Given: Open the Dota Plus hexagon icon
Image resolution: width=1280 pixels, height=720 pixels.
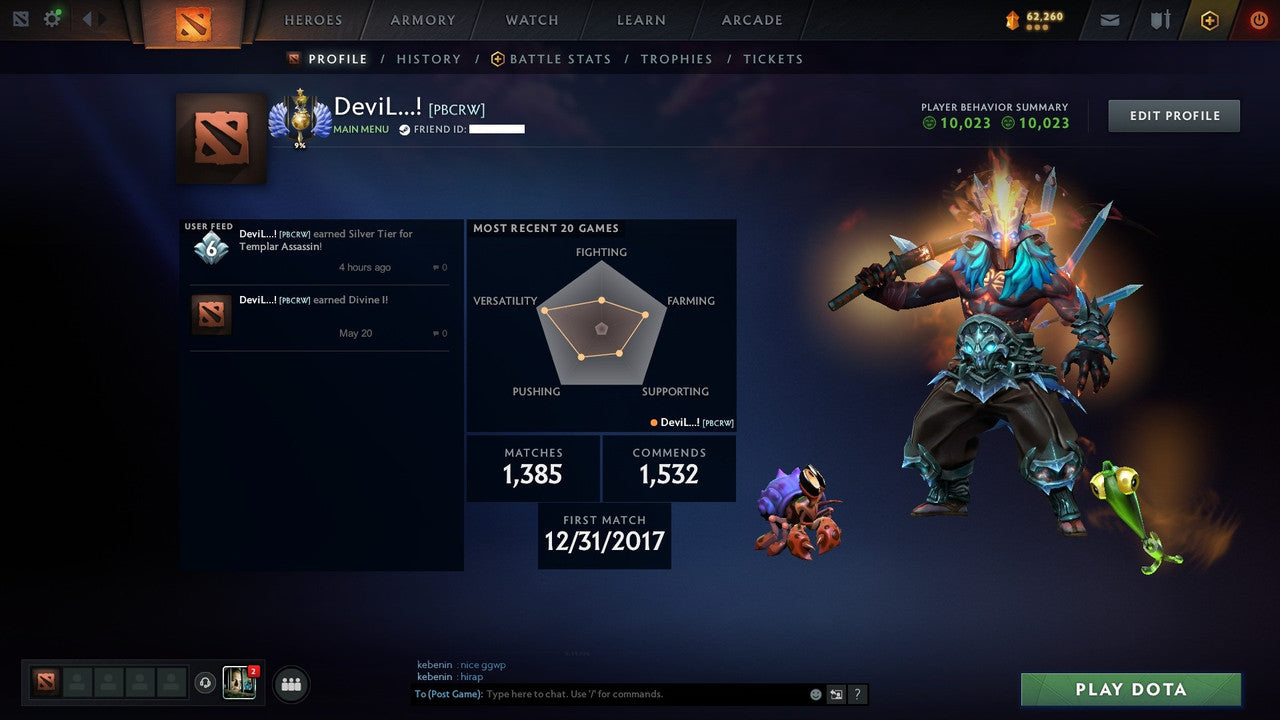Looking at the screenshot, I should click(x=1208, y=20).
